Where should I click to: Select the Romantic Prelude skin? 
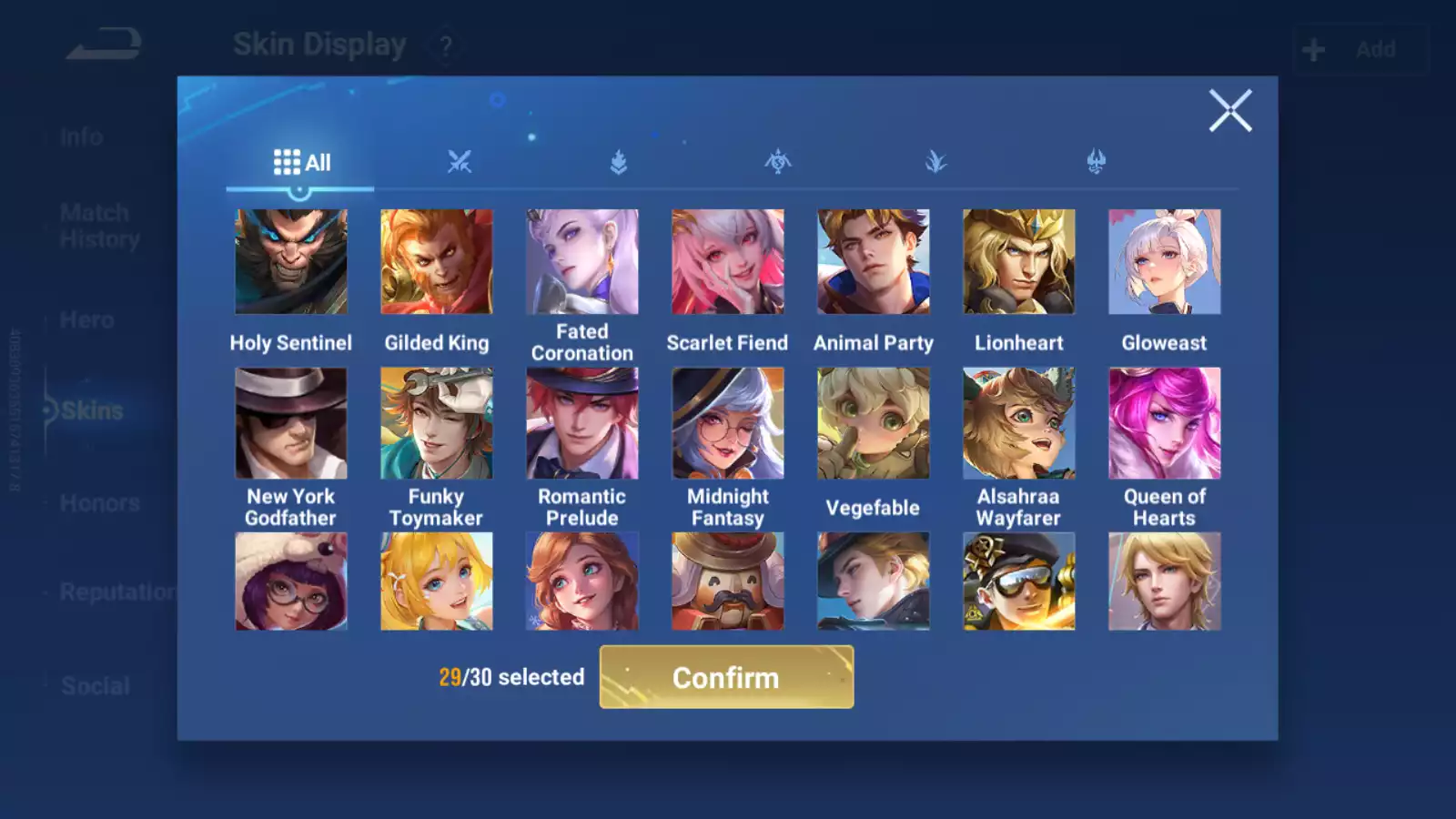(582, 423)
